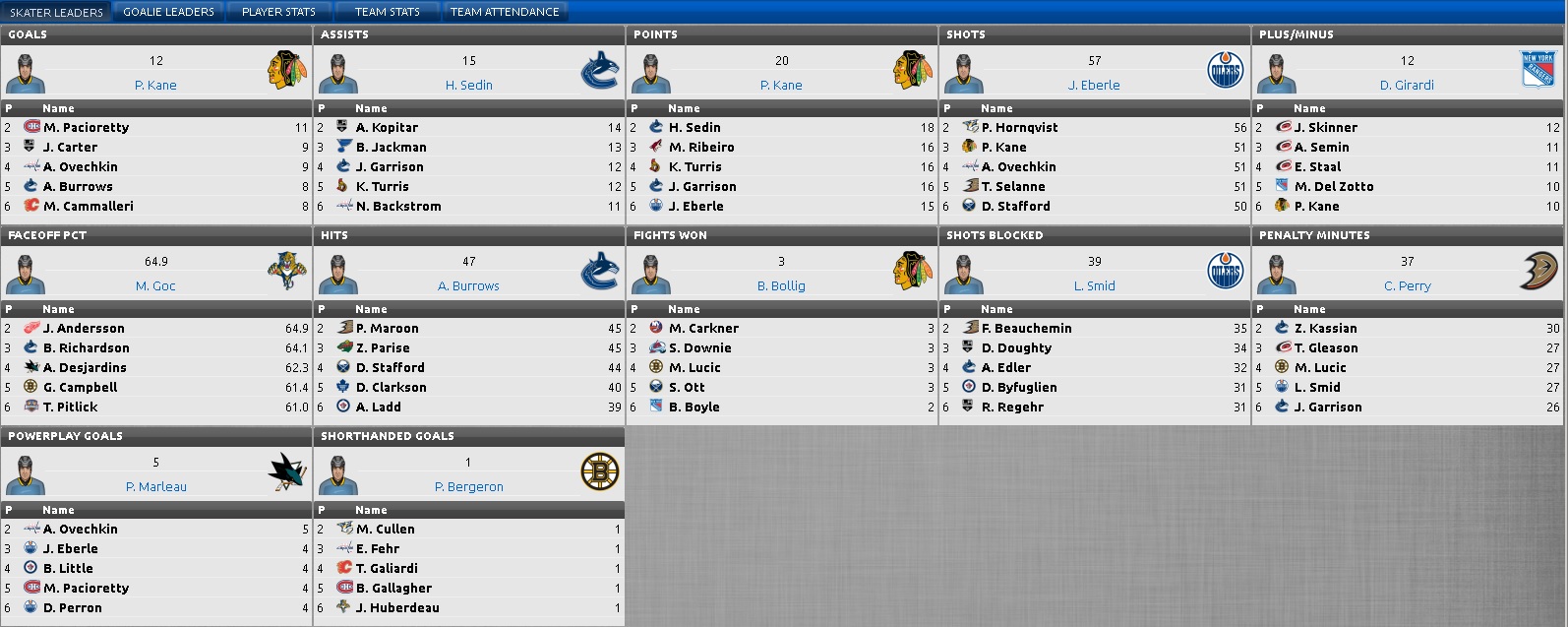
Task: Open M. Goc, the Faceoff Pct leader
Action: tap(155, 286)
